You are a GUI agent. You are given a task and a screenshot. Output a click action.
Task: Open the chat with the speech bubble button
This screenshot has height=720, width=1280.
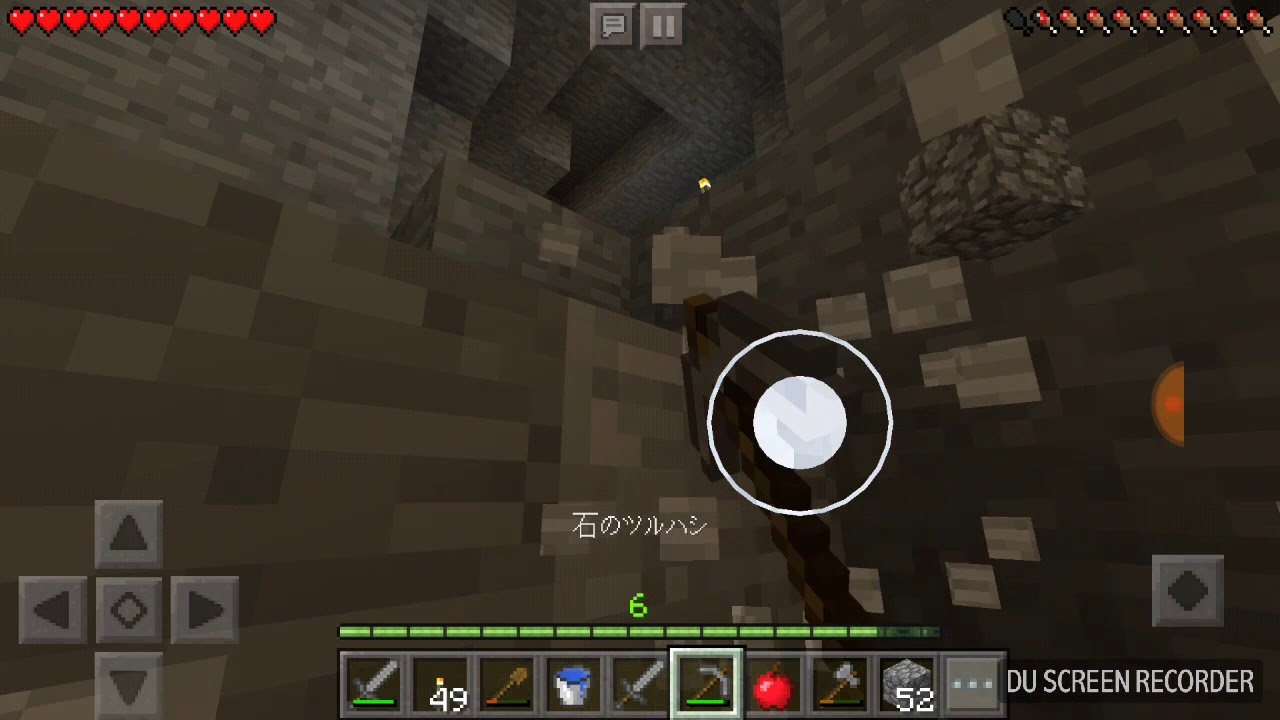pos(613,27)
